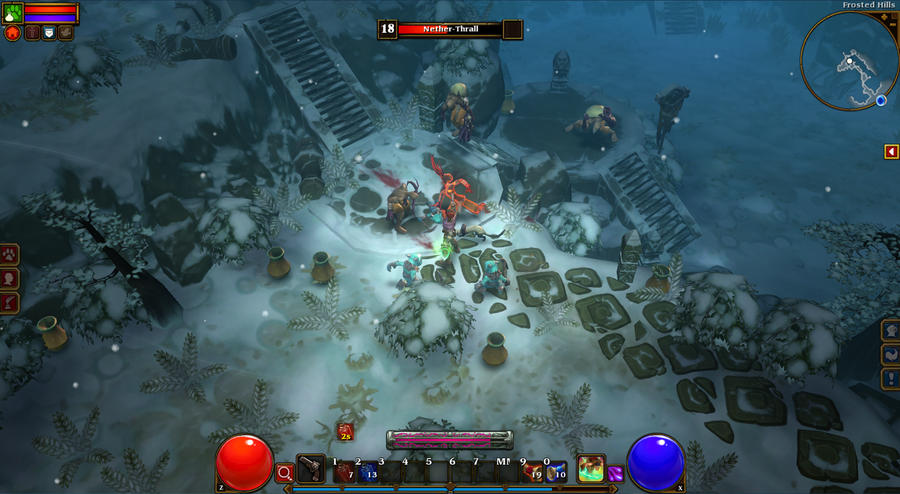Set the pet to defensive shield stance
The width and height of the screenshot is (900, 494).
(48, 33)
